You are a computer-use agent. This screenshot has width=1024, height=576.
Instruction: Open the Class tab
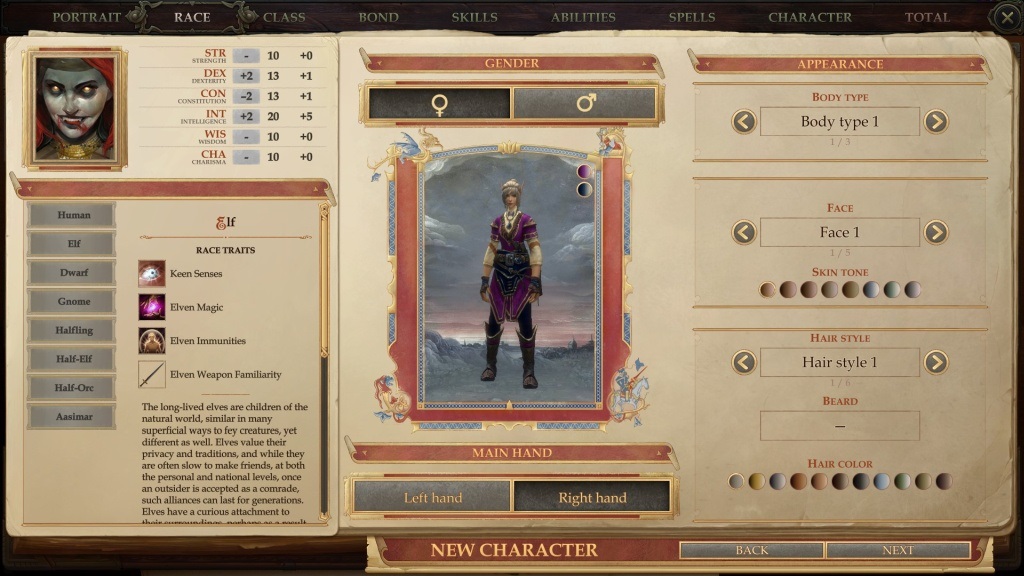284,17
